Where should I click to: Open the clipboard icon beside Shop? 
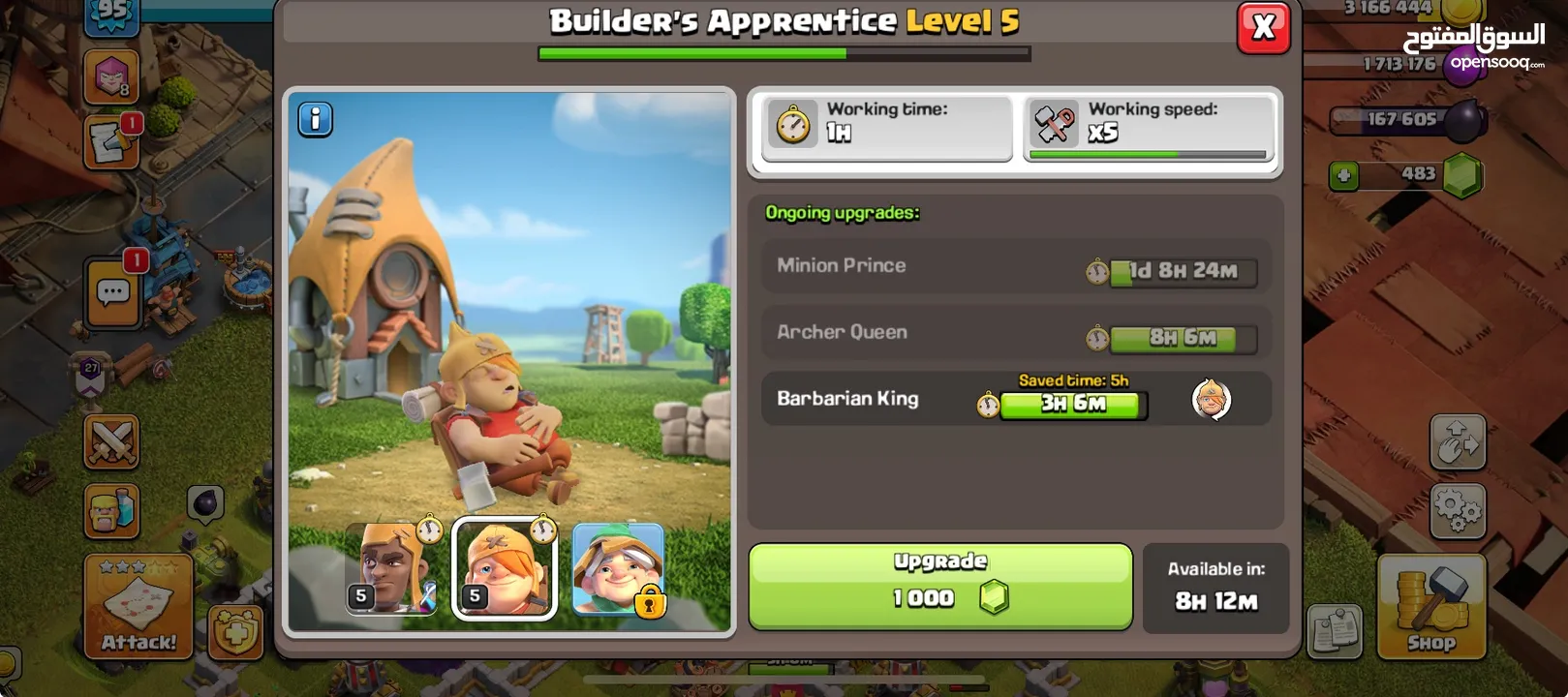[x=1335, y=633]
